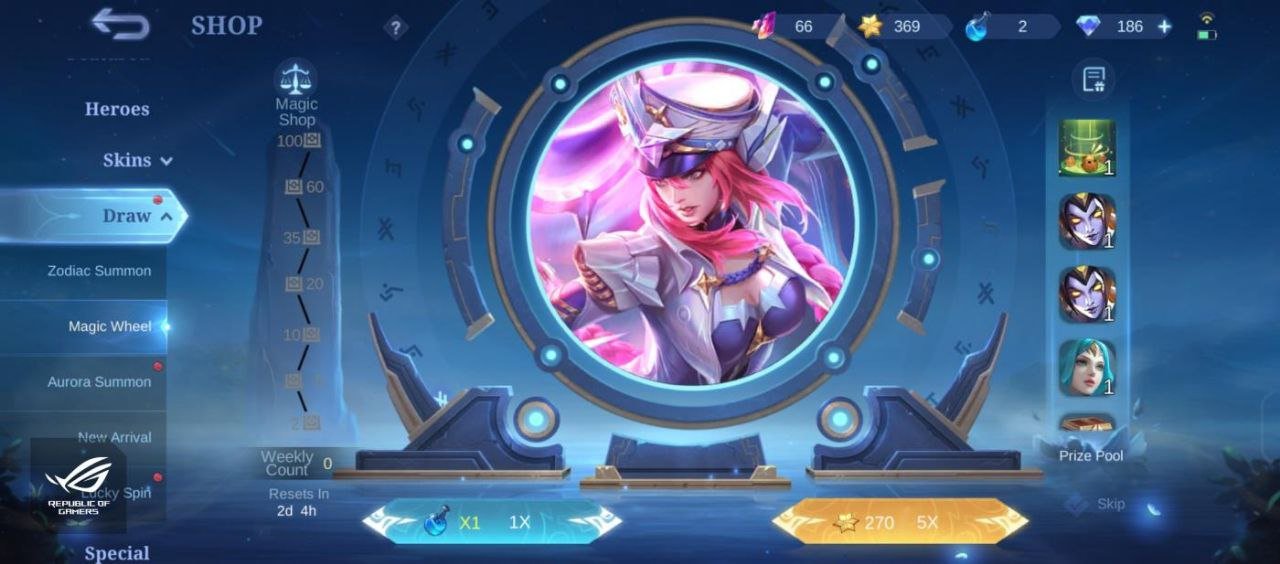
Task: Show help with the question mark
Action: point(396,28)
